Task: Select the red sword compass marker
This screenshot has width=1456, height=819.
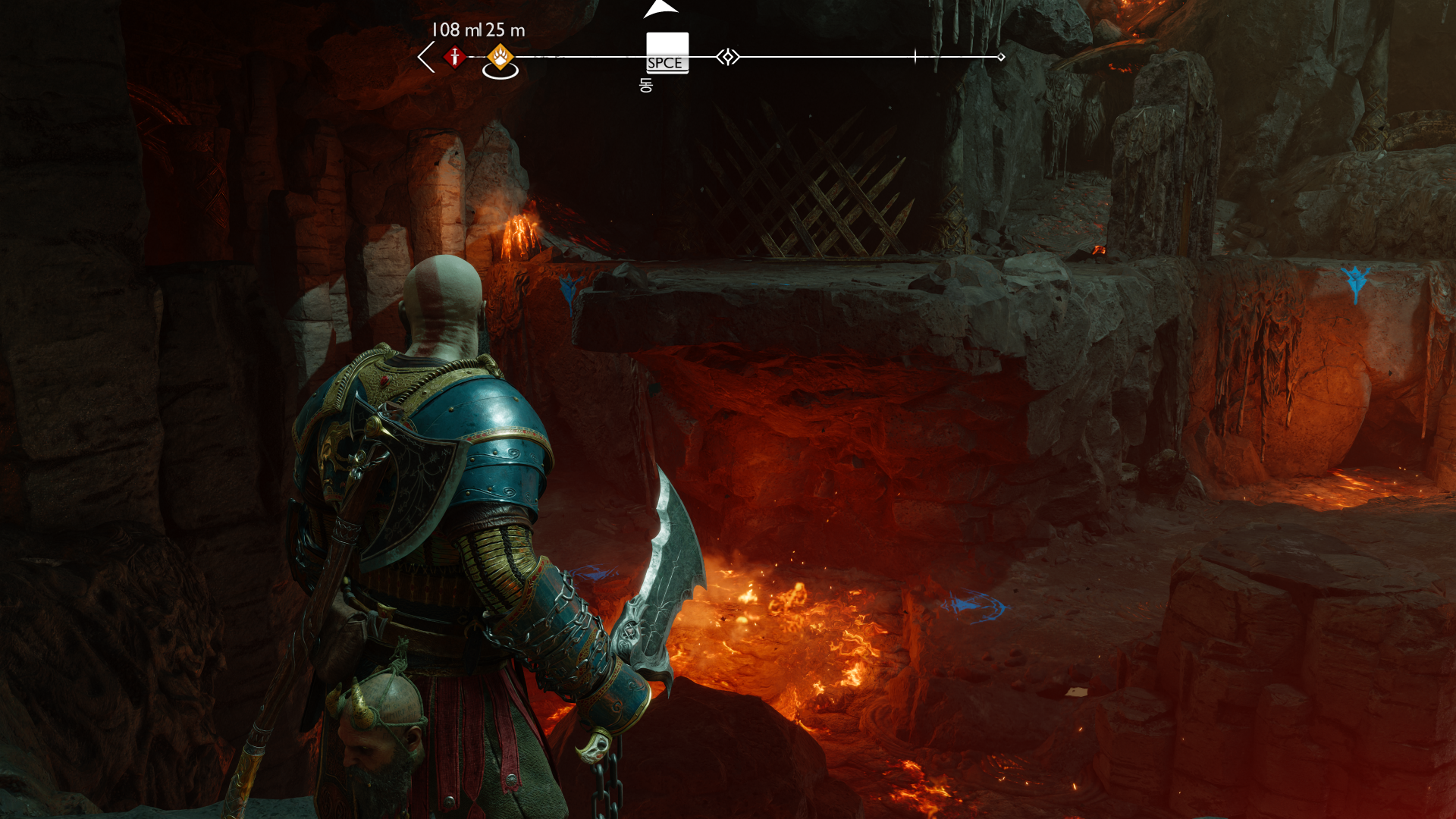Action: coord(454,57)
